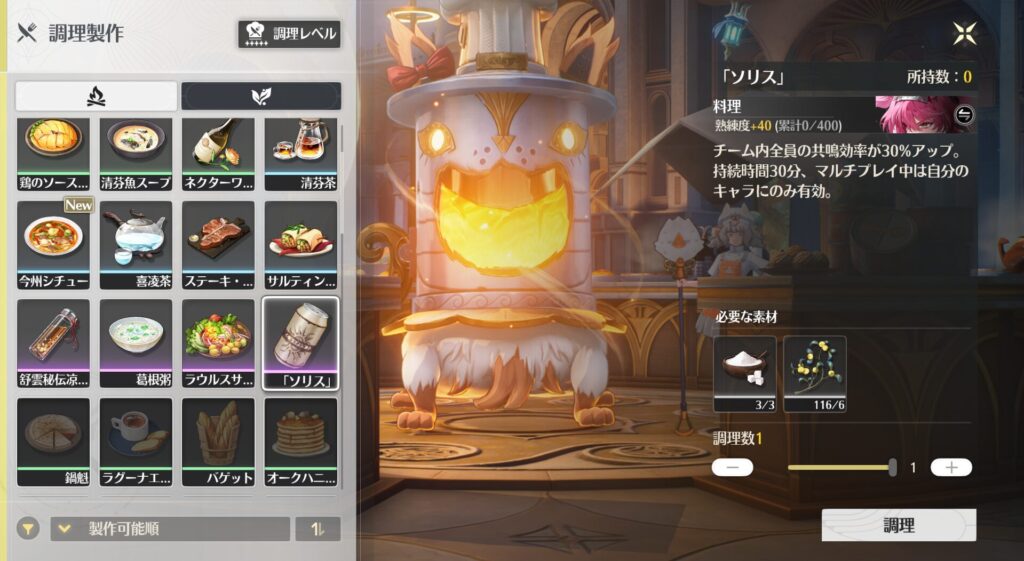The width and height of the screenshot is (1024, 561).
Task: Click the 調理 cook button
Action: [x=898, y=525]
